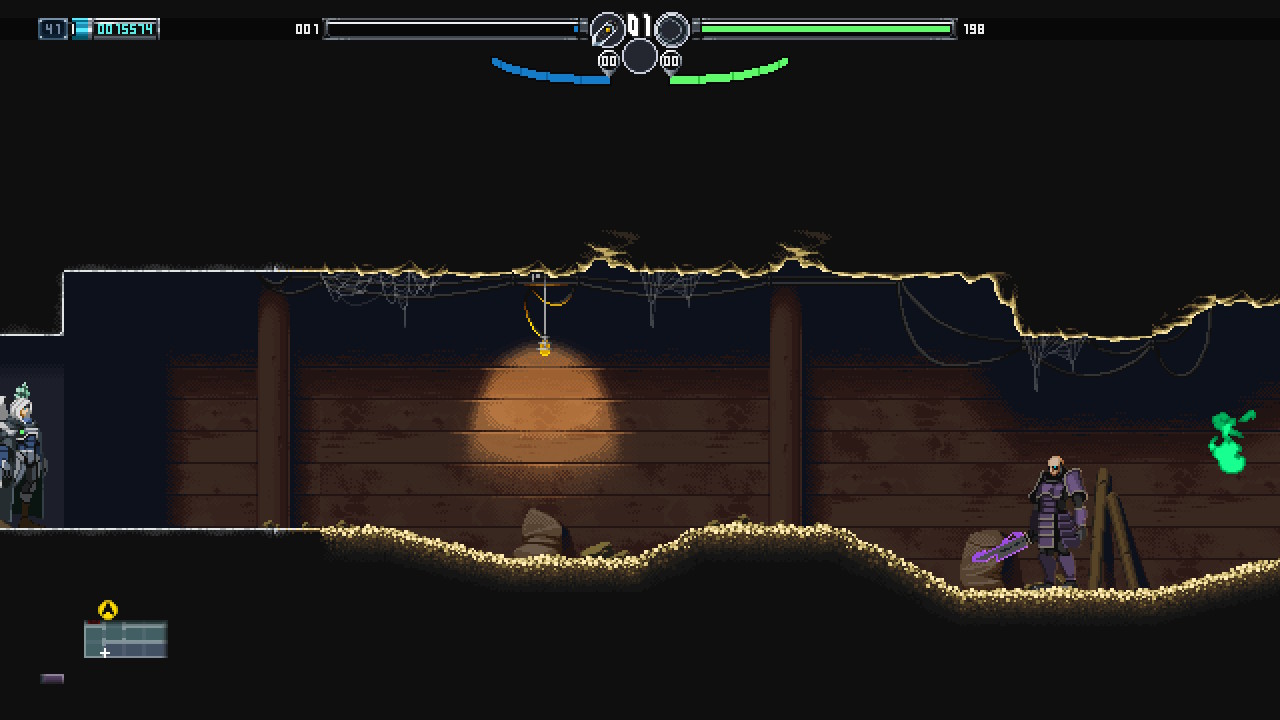This screenshot has height=720, width=1280.
Task: Click the large empty center ability slot
Action: pos(640,57)
